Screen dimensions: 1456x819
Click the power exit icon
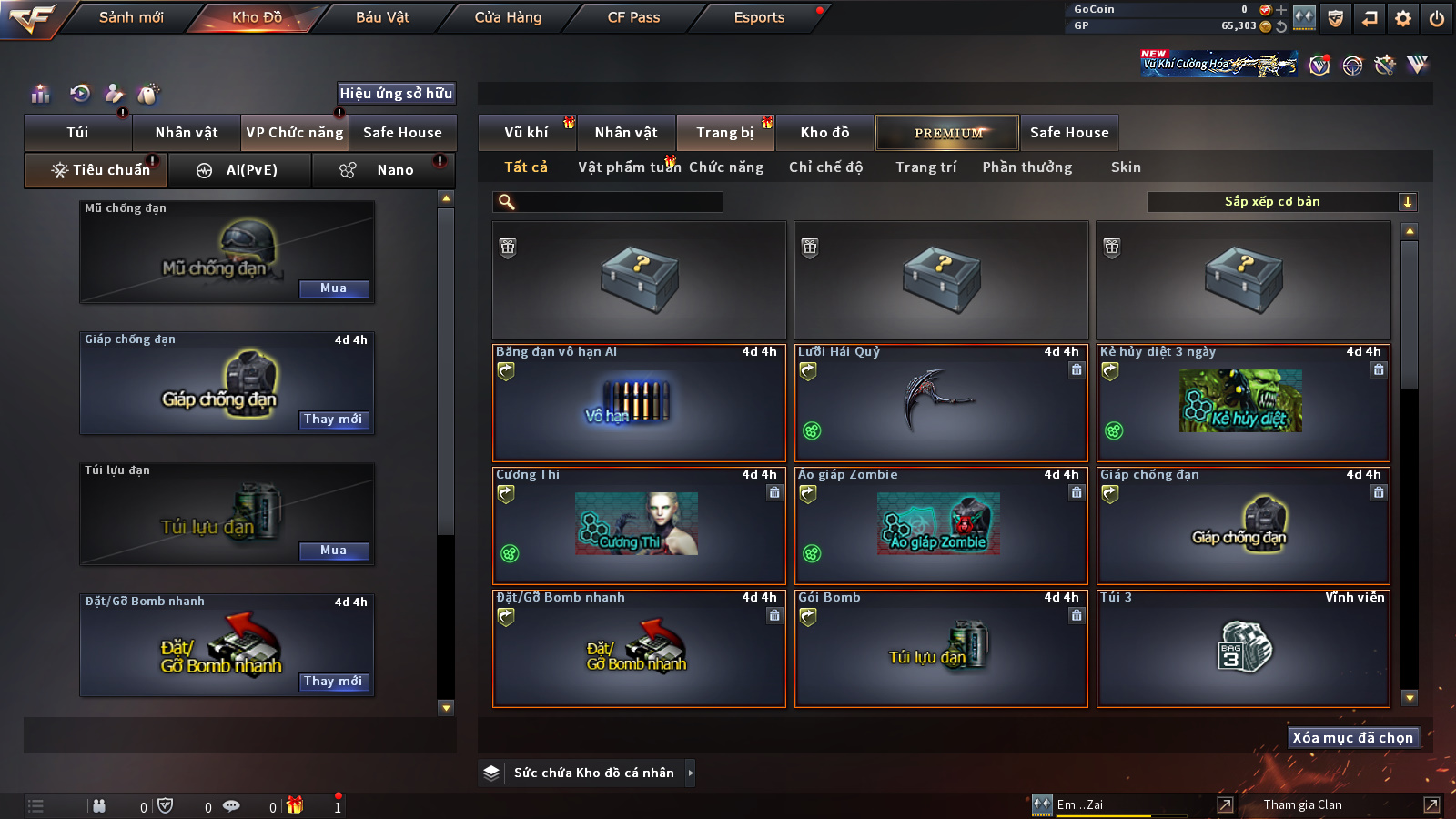point(1437,18)
